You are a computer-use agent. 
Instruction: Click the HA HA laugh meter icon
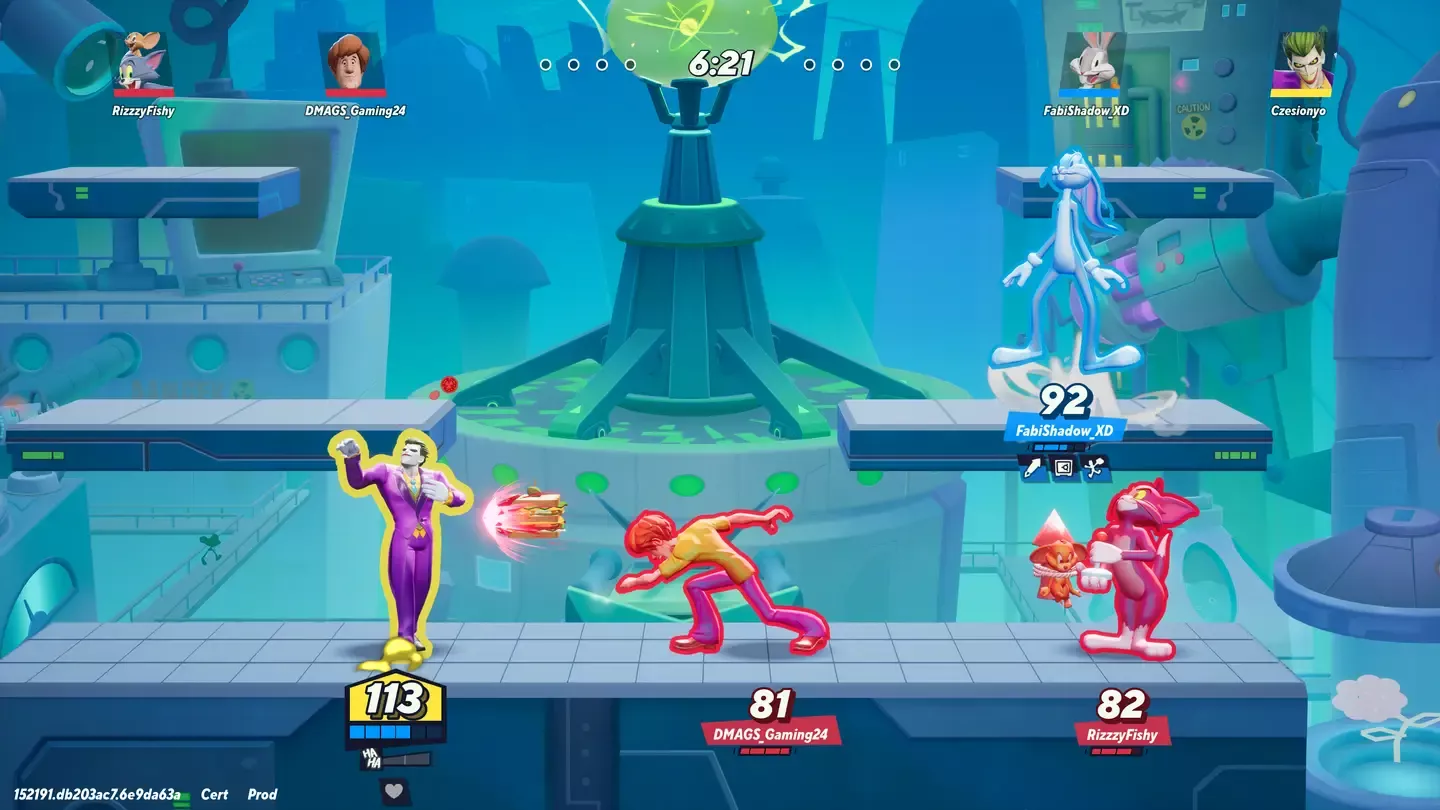(x=372, y=760)
